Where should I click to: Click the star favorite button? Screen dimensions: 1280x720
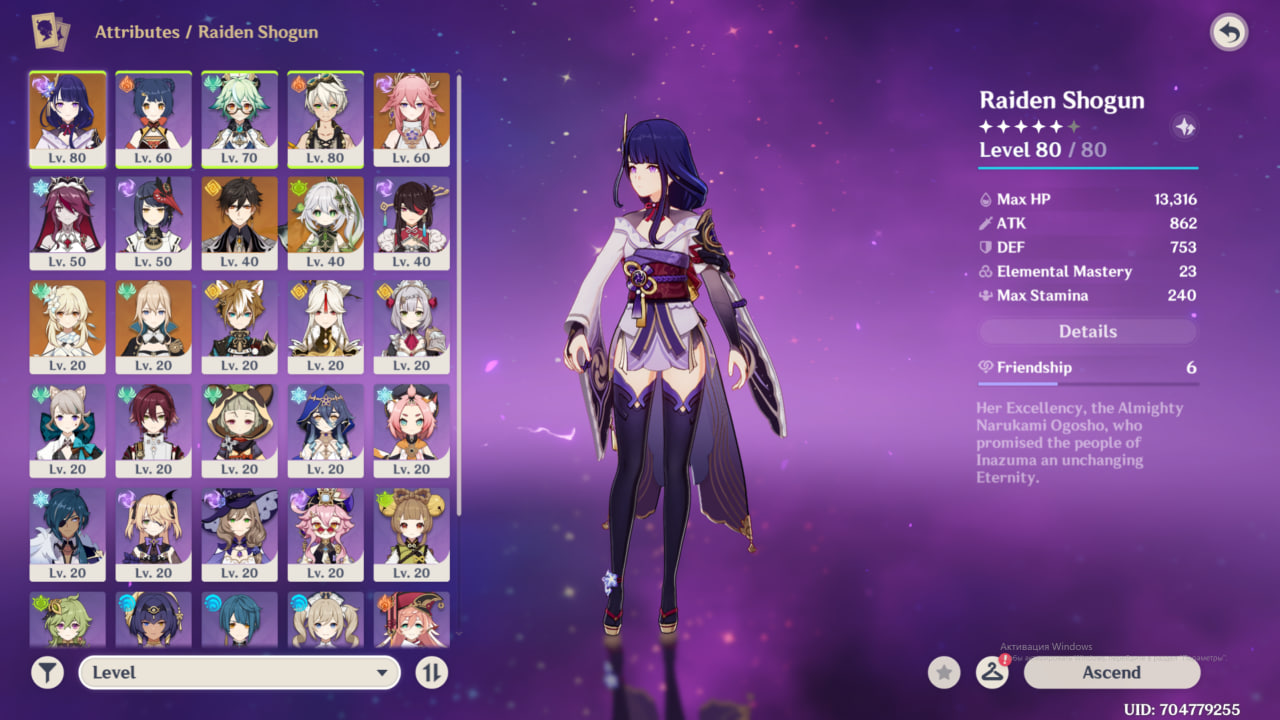(x=944, y=673)
